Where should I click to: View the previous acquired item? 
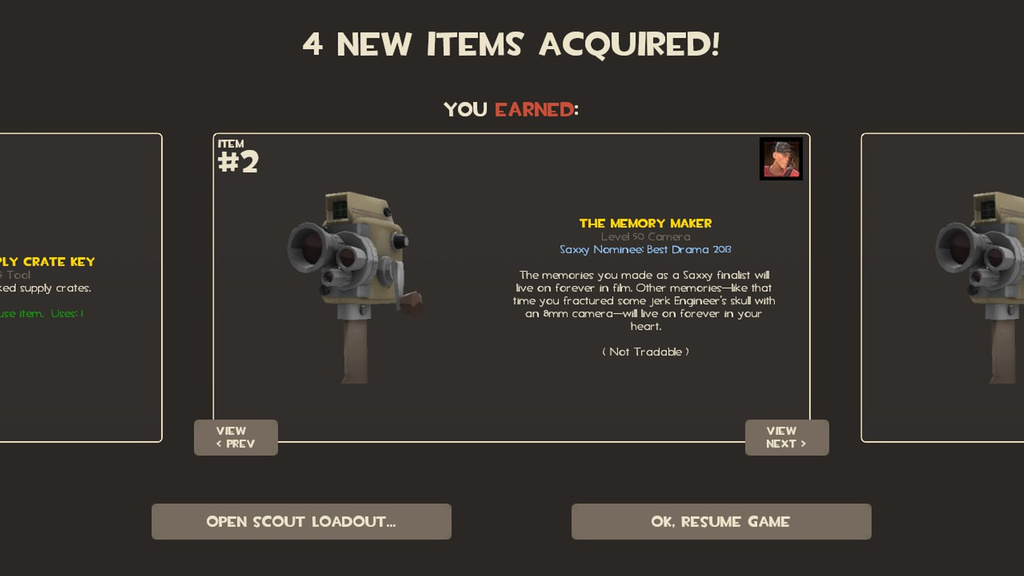235,437
